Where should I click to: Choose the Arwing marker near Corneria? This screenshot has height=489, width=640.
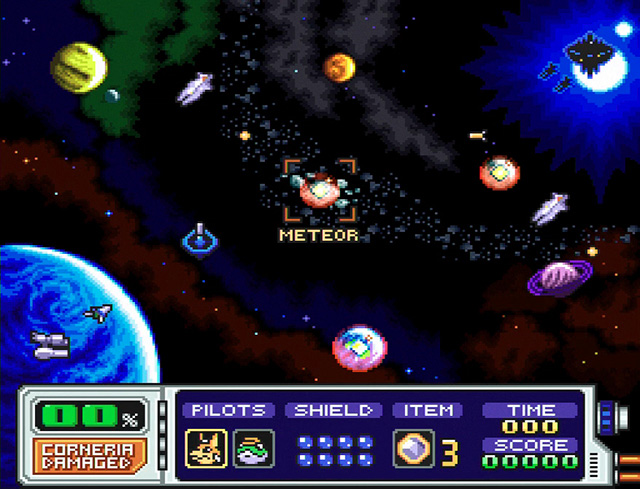(x=98, y=313)
